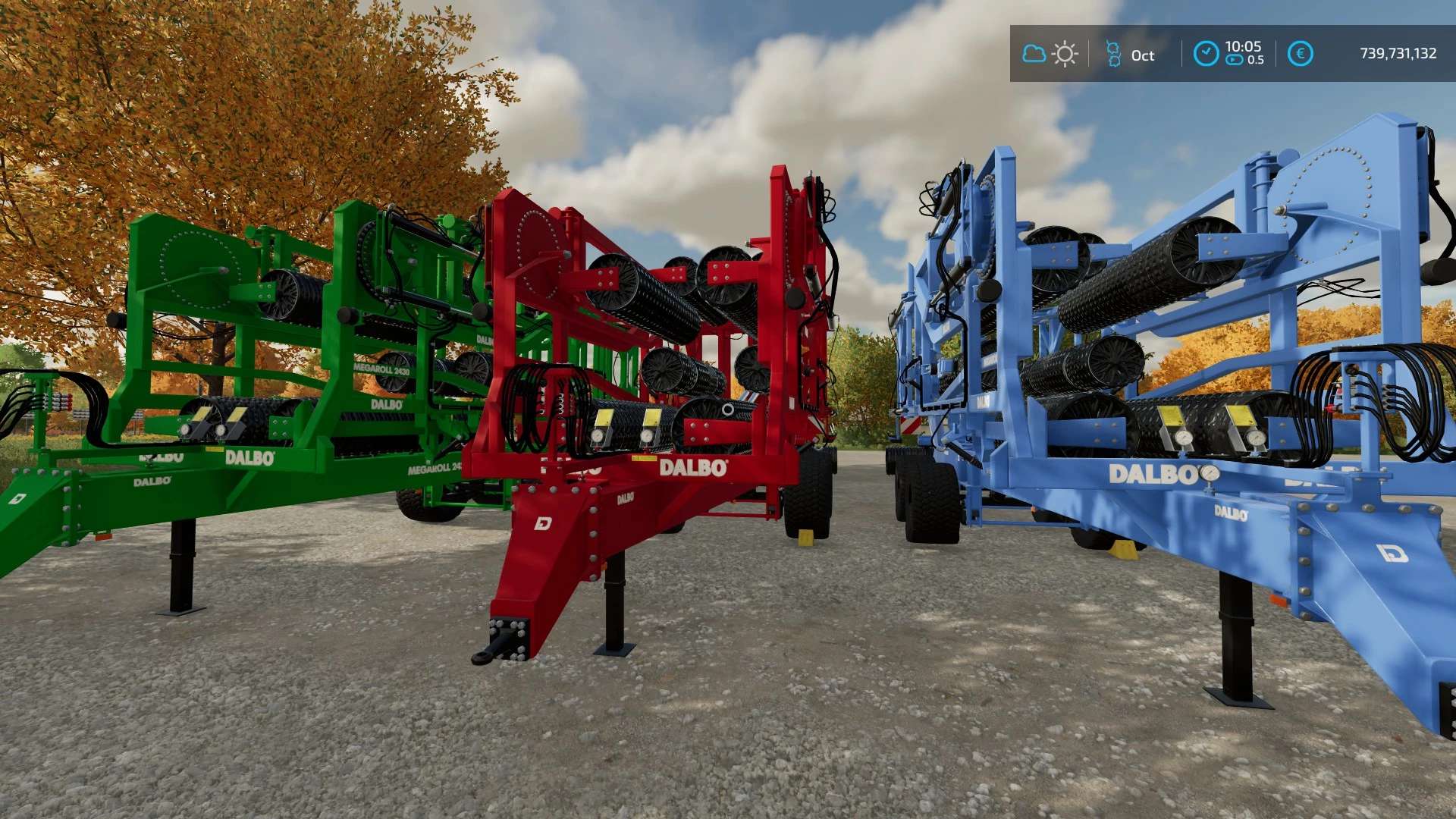1456x819 pixels.
Task: Click the euro money icon
Action: click(1300, 54)
